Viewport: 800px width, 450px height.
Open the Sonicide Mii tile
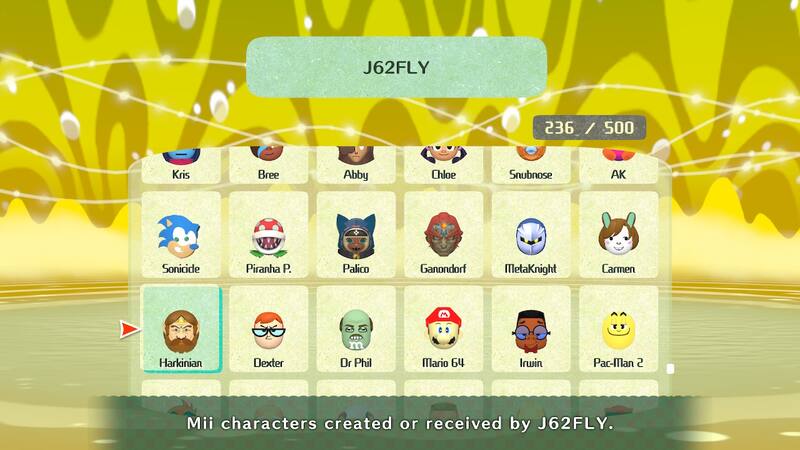pyautogui.click(x=181, y=236)
